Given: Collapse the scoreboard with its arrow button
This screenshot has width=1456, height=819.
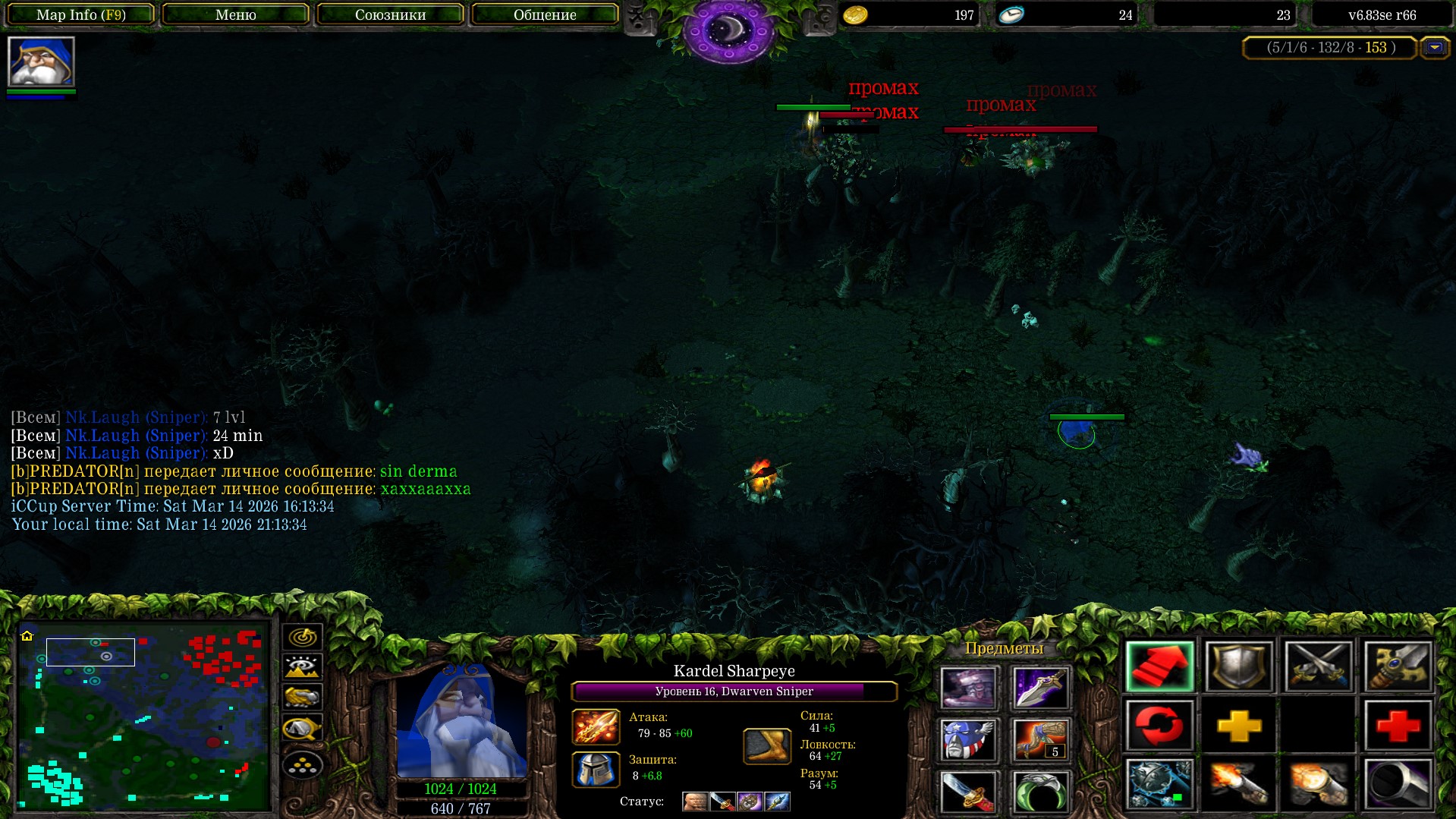Looking at the screenshot, I should (1434, 48).
